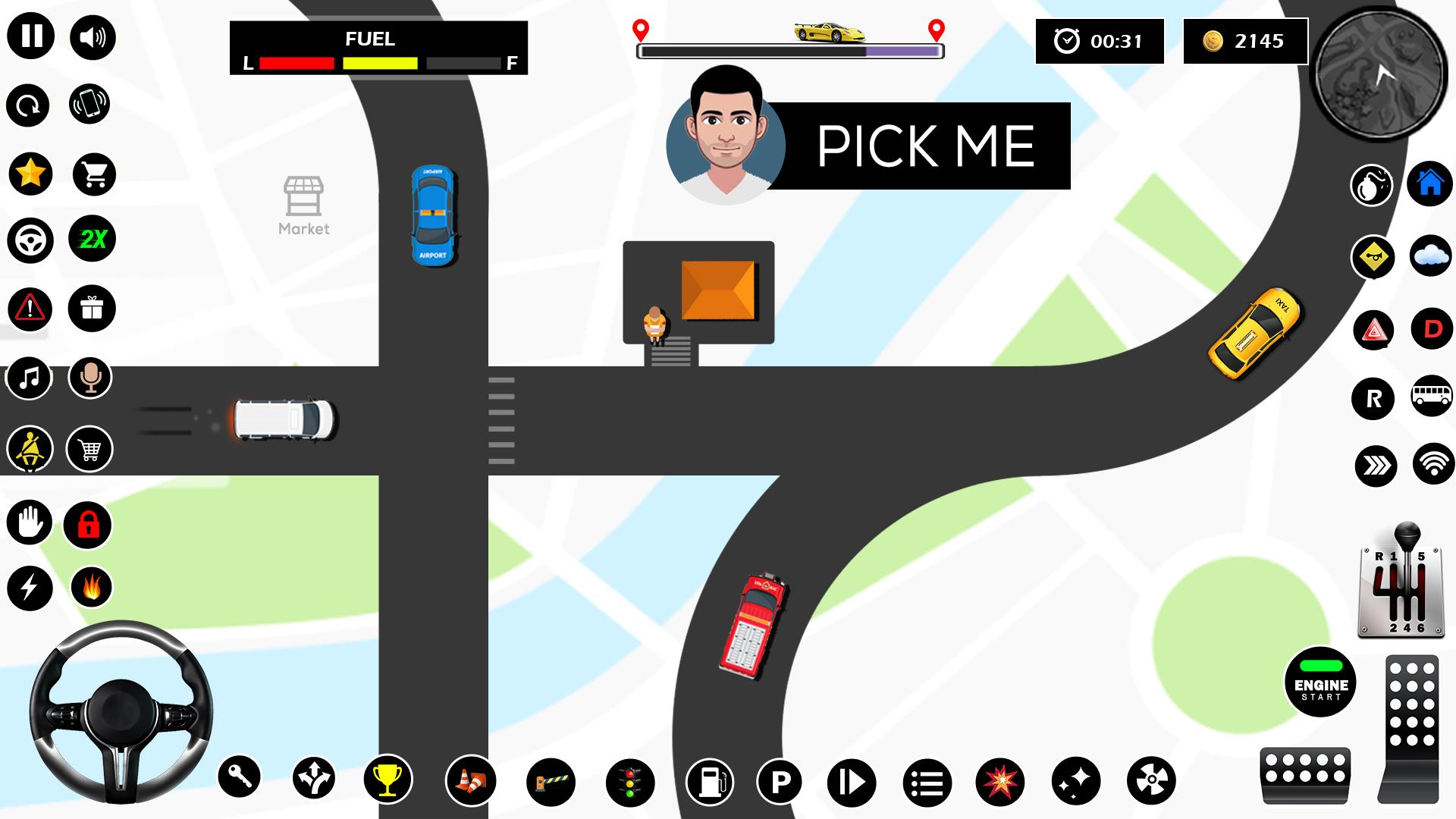Image resolution: width=1456 pixels, height=819 pixels.
Task: Toggle the hazard warning triangle button
Action: click(1373, 331)
